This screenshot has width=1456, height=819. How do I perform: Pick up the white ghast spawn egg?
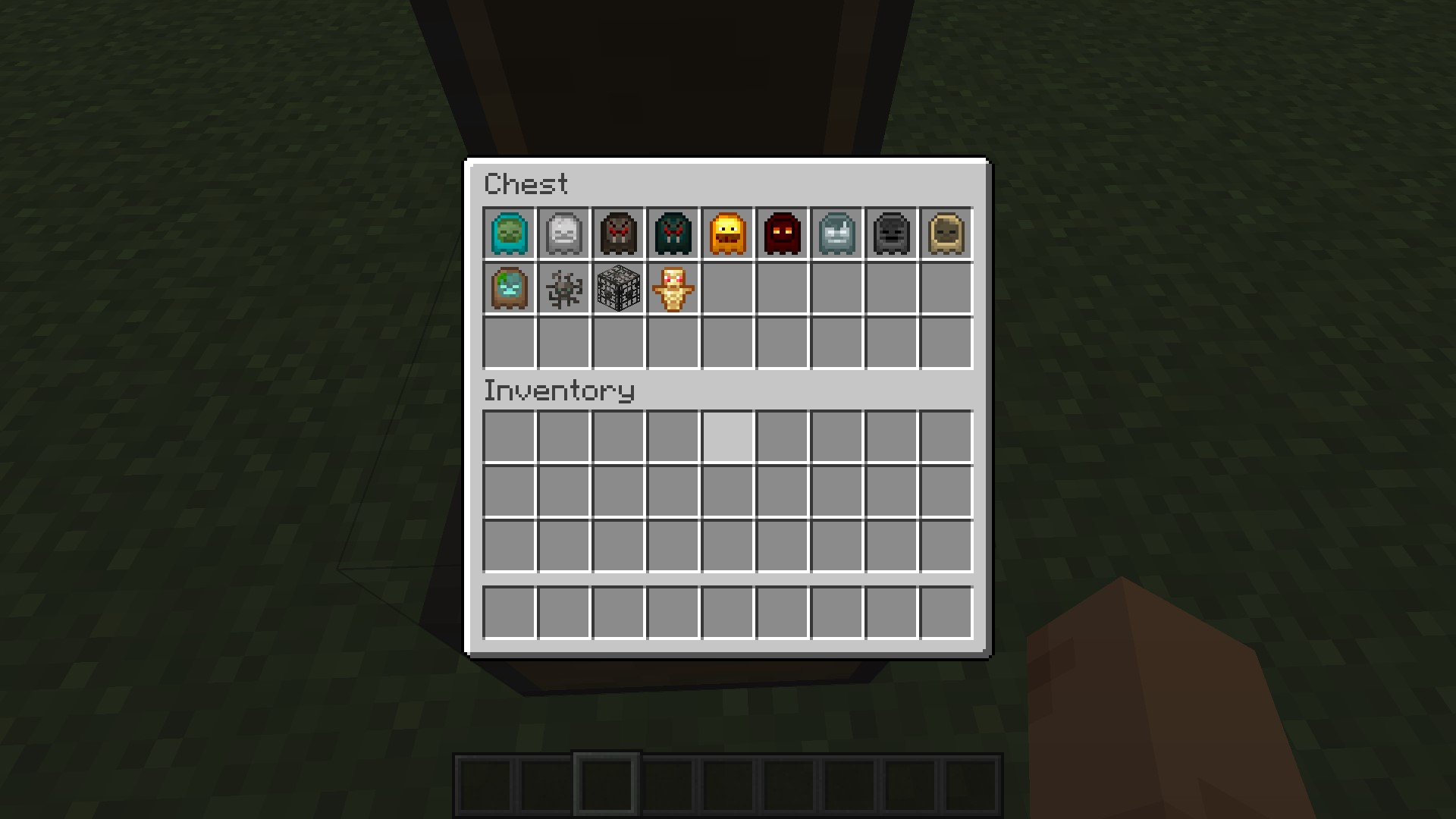coord(563,233)
